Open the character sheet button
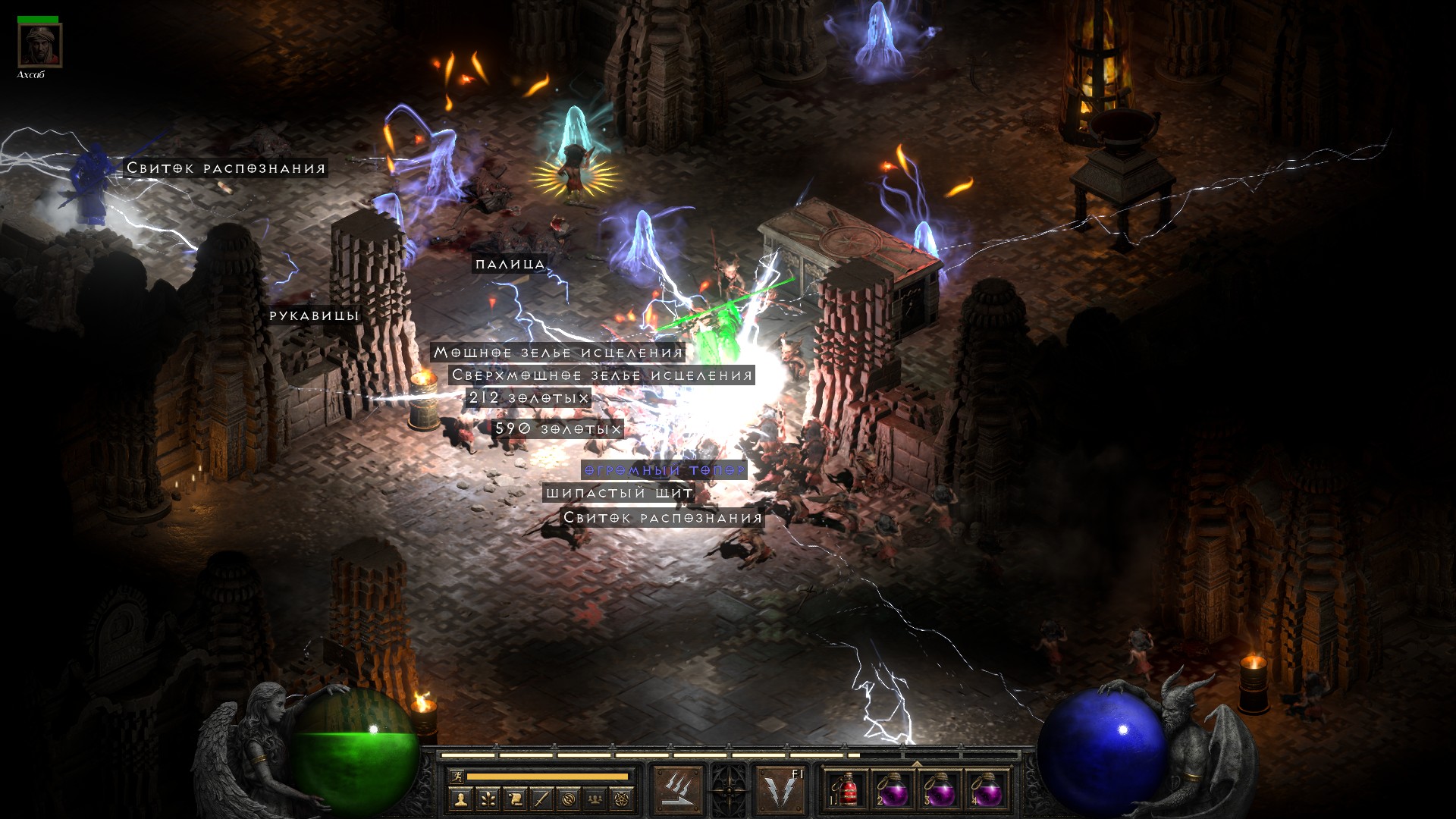 tap(460, 799)
